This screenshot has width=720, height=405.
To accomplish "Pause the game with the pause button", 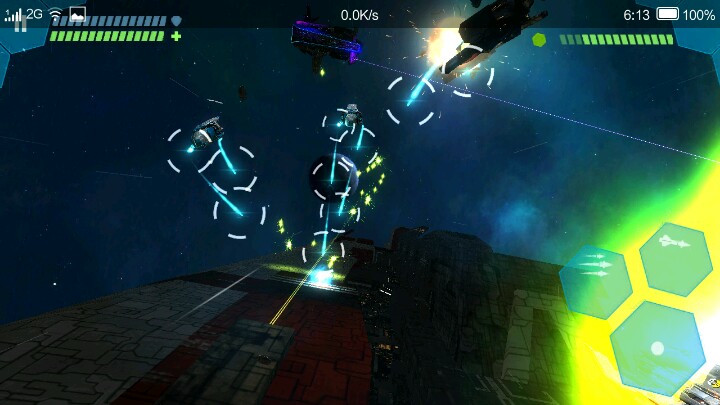I will point(19,23).
